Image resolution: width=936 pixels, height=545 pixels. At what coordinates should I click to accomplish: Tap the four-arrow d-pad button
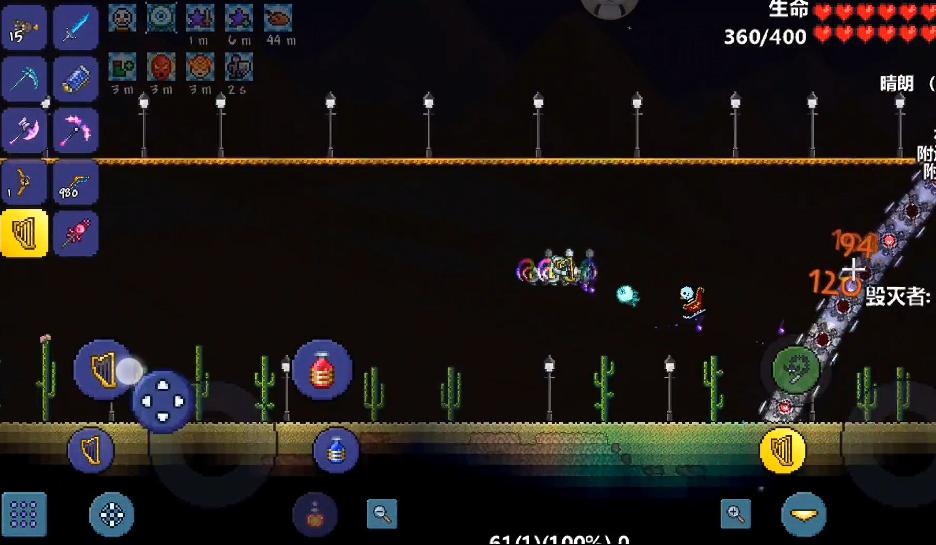163,401
